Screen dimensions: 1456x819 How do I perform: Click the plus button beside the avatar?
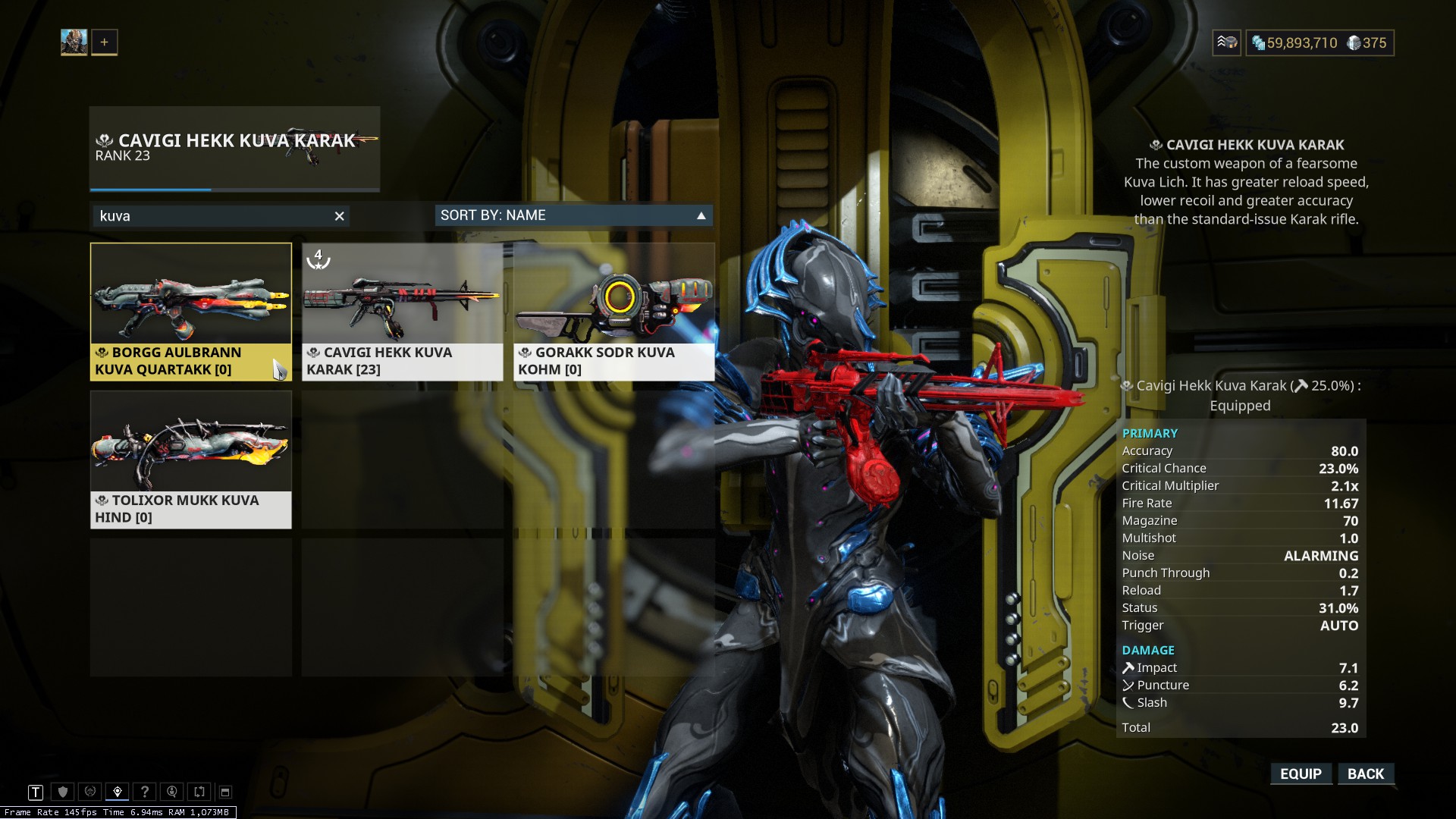click(105, 42)
